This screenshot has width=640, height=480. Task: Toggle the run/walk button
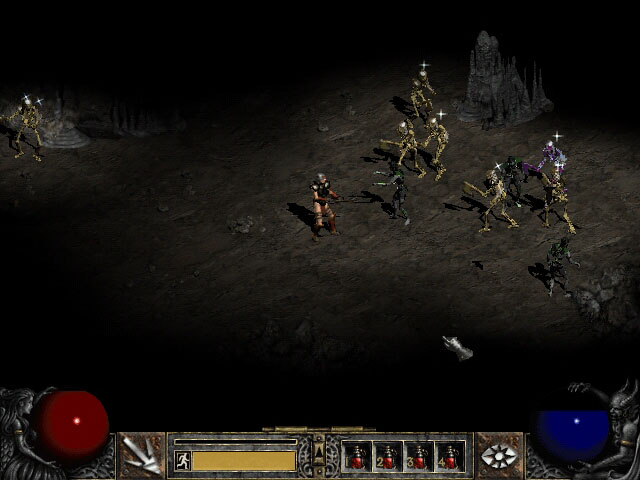pyautogui.click(x=183, y=460)
